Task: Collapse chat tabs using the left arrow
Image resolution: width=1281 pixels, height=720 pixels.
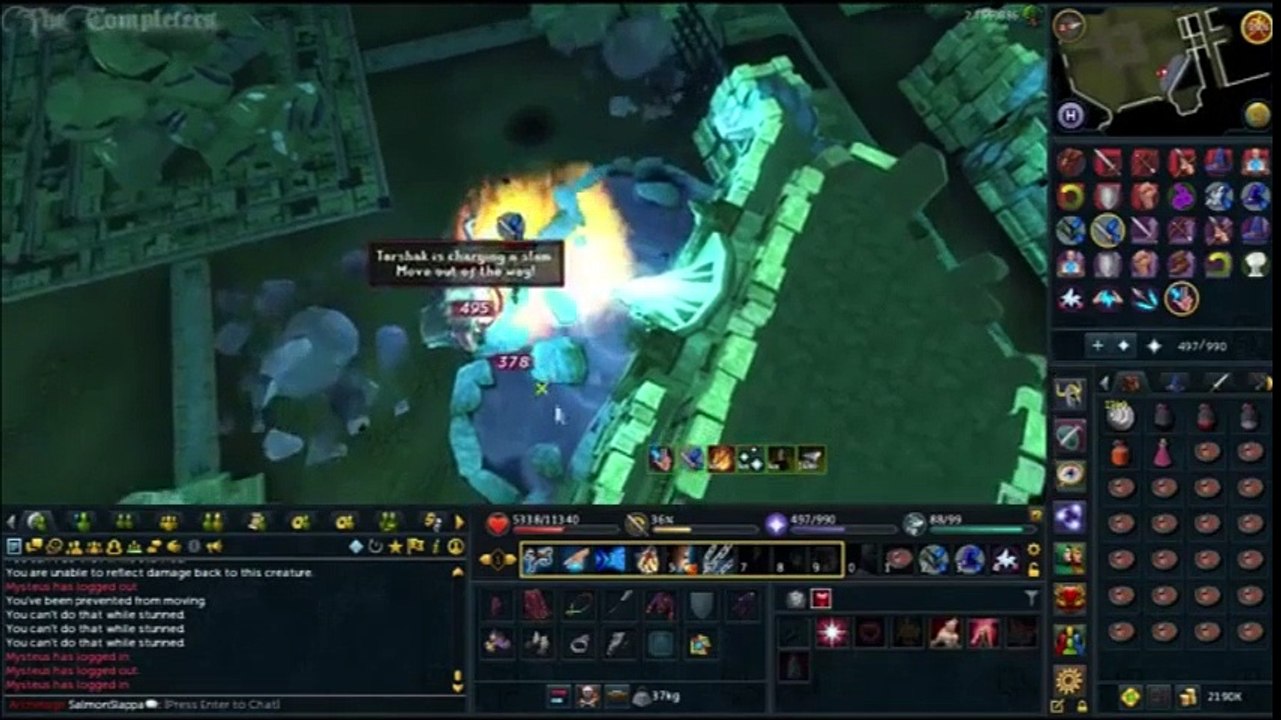Action: (x=9, y=521)
